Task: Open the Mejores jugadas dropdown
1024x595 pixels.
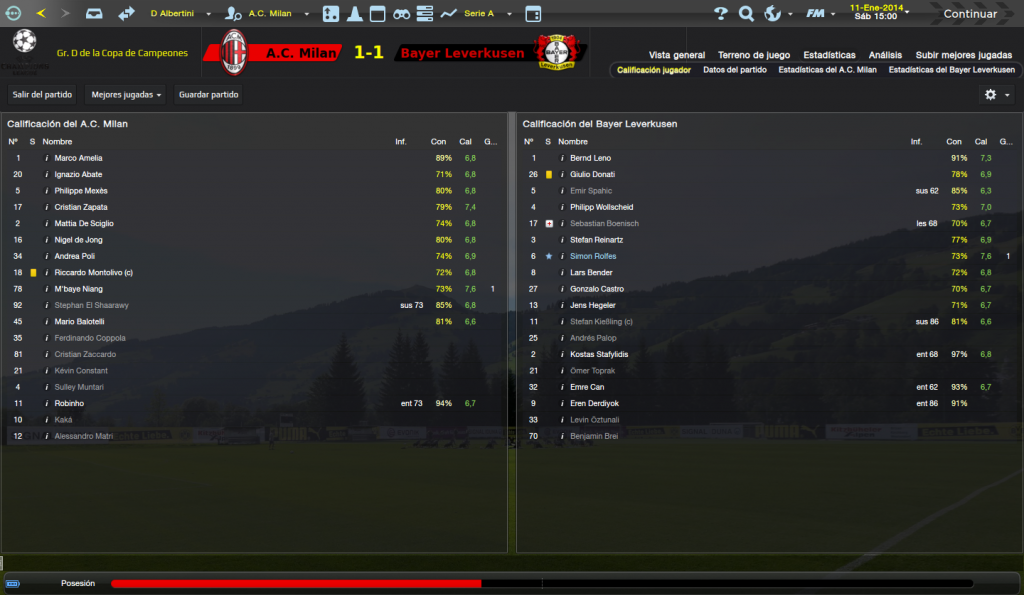Action: (126, 95)
